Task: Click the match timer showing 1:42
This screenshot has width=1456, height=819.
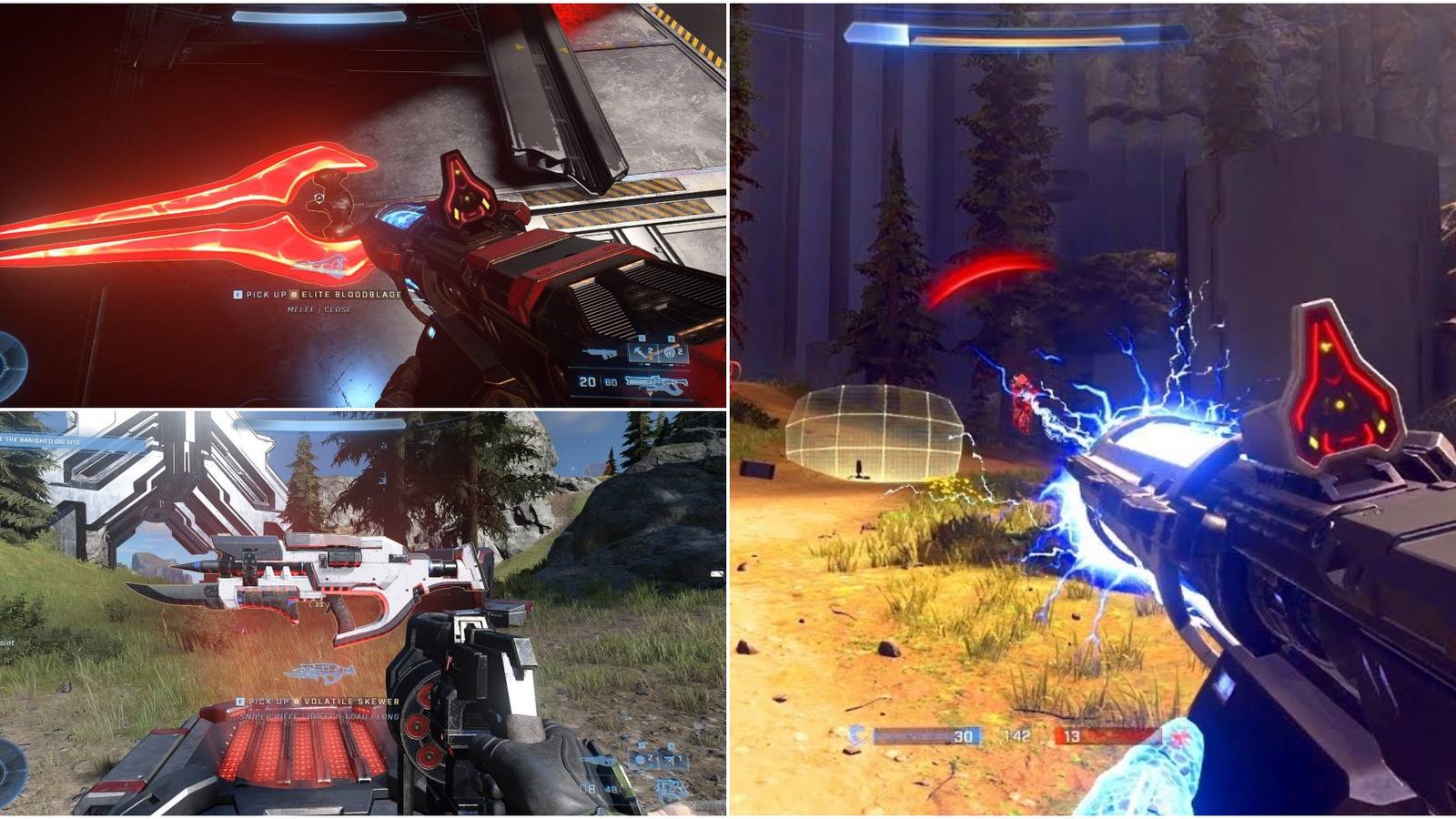Action: (1017, 735)
